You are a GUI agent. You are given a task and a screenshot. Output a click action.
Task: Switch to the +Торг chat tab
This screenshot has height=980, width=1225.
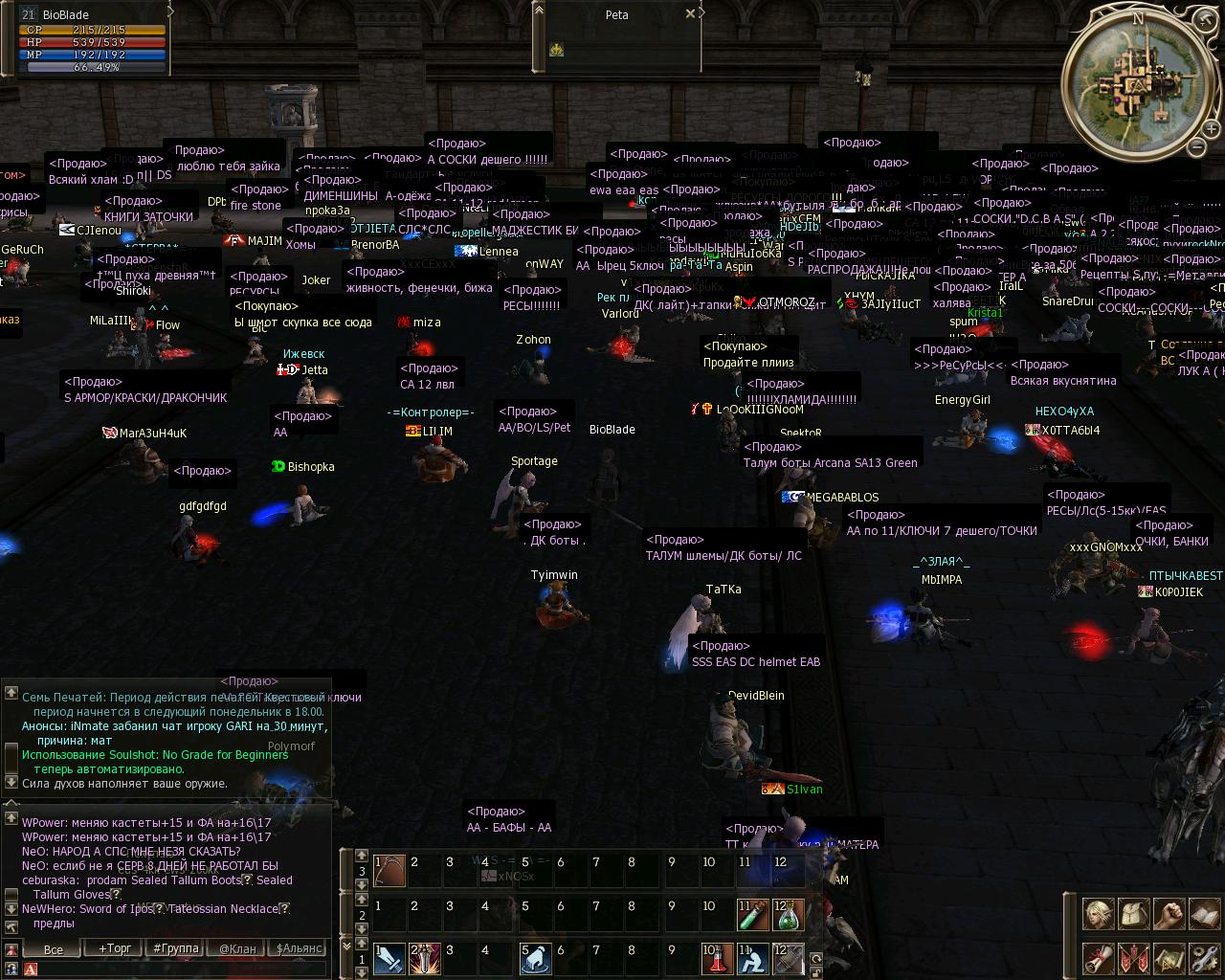(115, 948)
